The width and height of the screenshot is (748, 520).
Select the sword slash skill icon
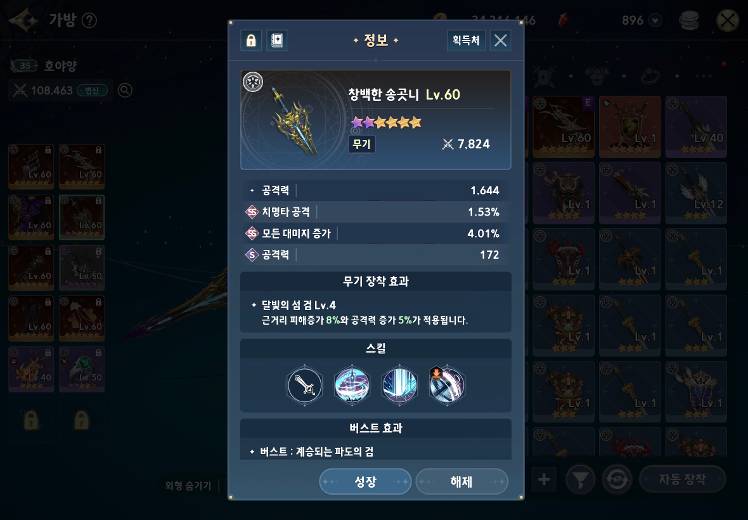(304, 384)
